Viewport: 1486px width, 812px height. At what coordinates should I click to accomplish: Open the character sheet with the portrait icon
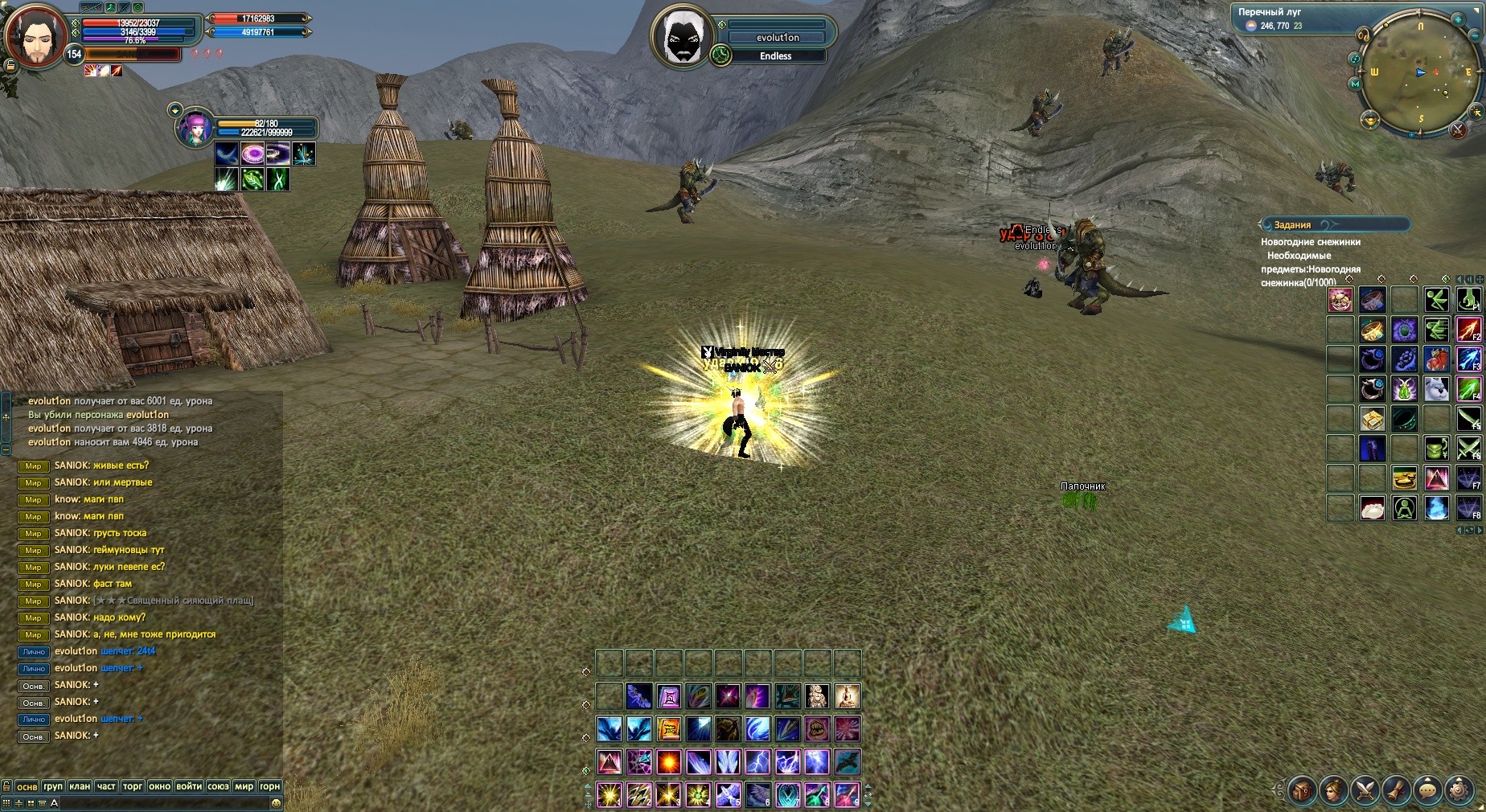[1333, 790]
